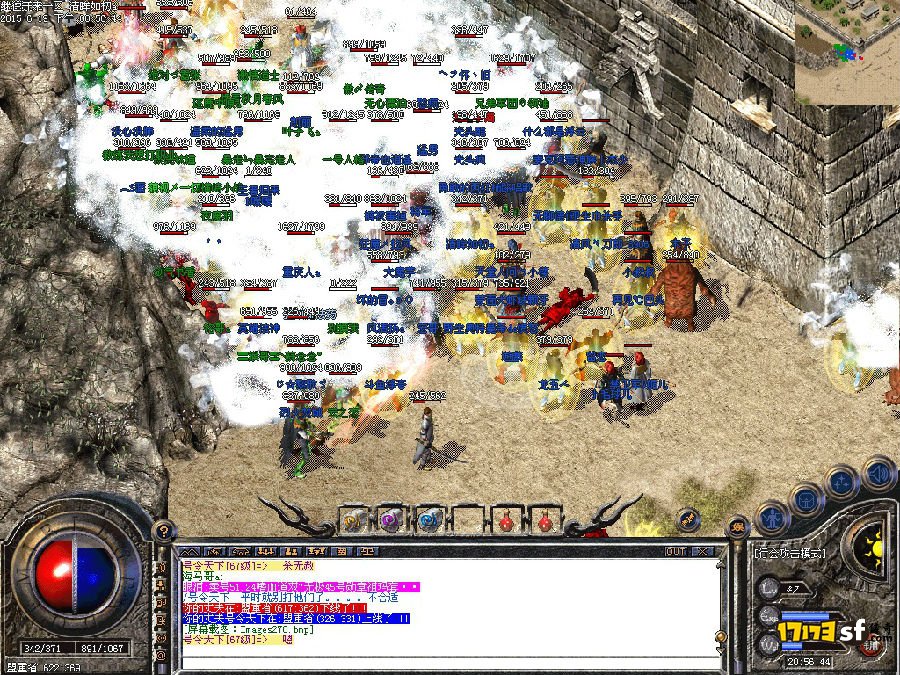Click the round question mark help button
The width and height of the screenshot is (900, 675).
click(161, 530)
